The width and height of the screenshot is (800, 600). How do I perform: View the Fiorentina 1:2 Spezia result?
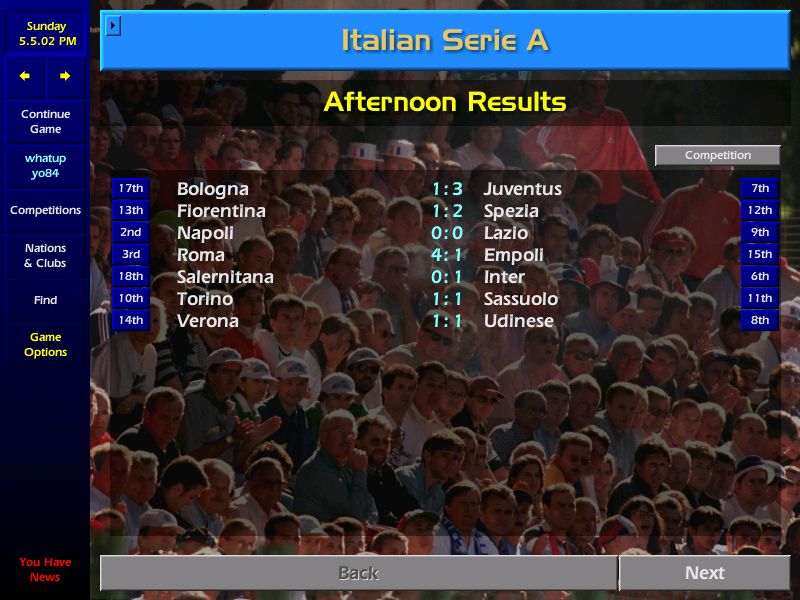pos(447,211)
